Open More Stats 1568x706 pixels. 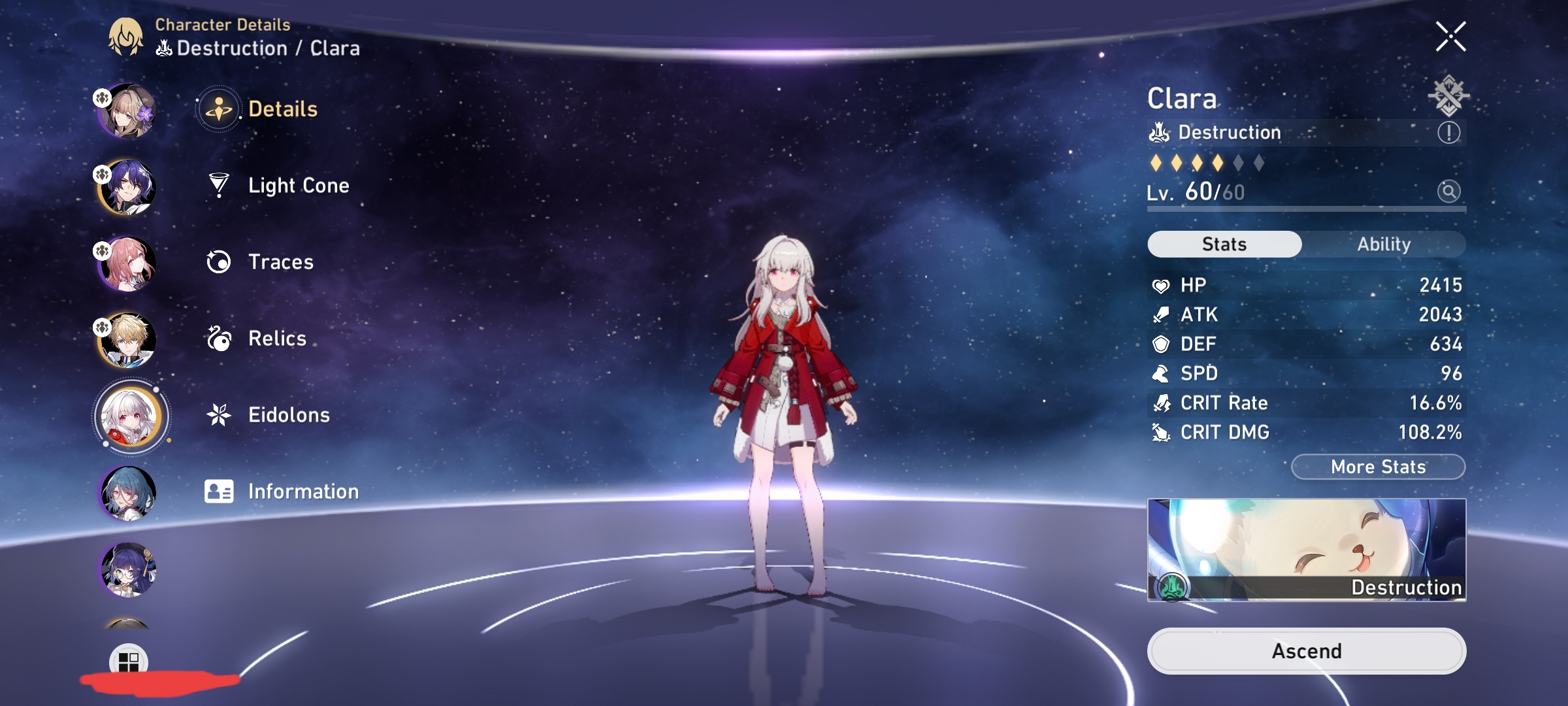click(1378, 466)
